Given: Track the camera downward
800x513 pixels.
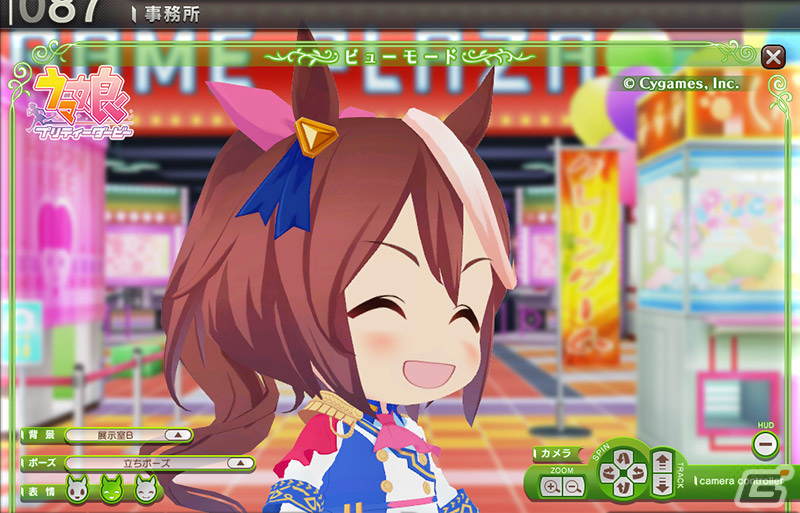Looking at the screenshot, I should tap(662, 484).
